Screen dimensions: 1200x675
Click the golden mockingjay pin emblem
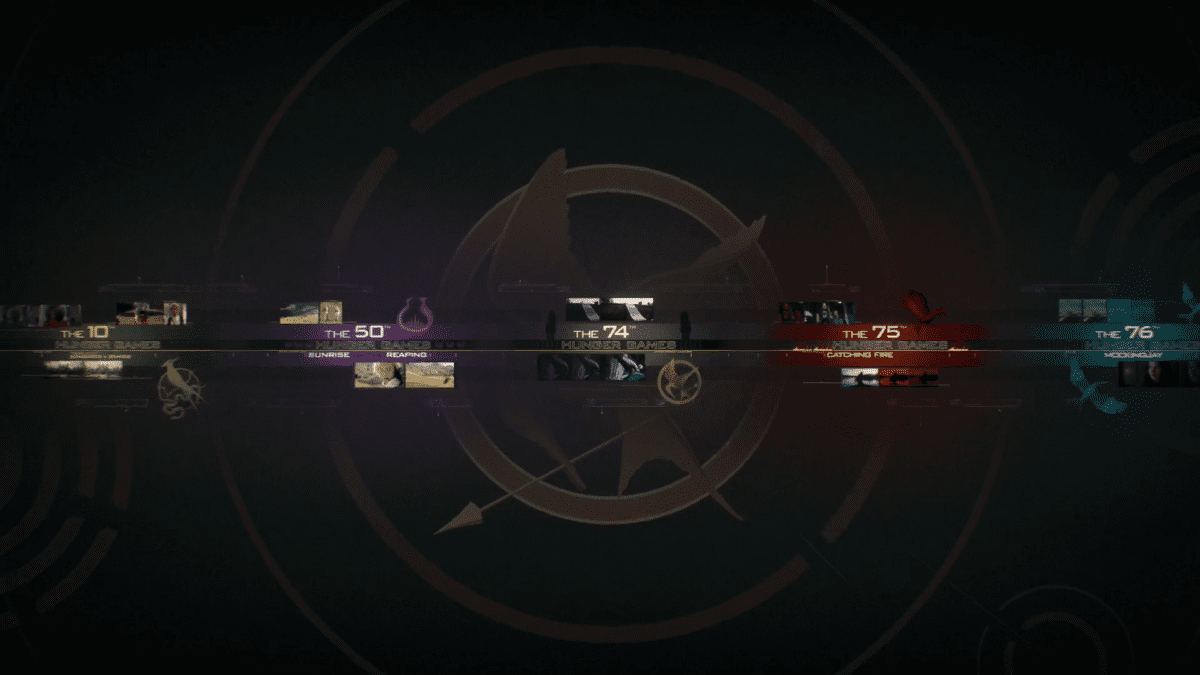(680, 382)
